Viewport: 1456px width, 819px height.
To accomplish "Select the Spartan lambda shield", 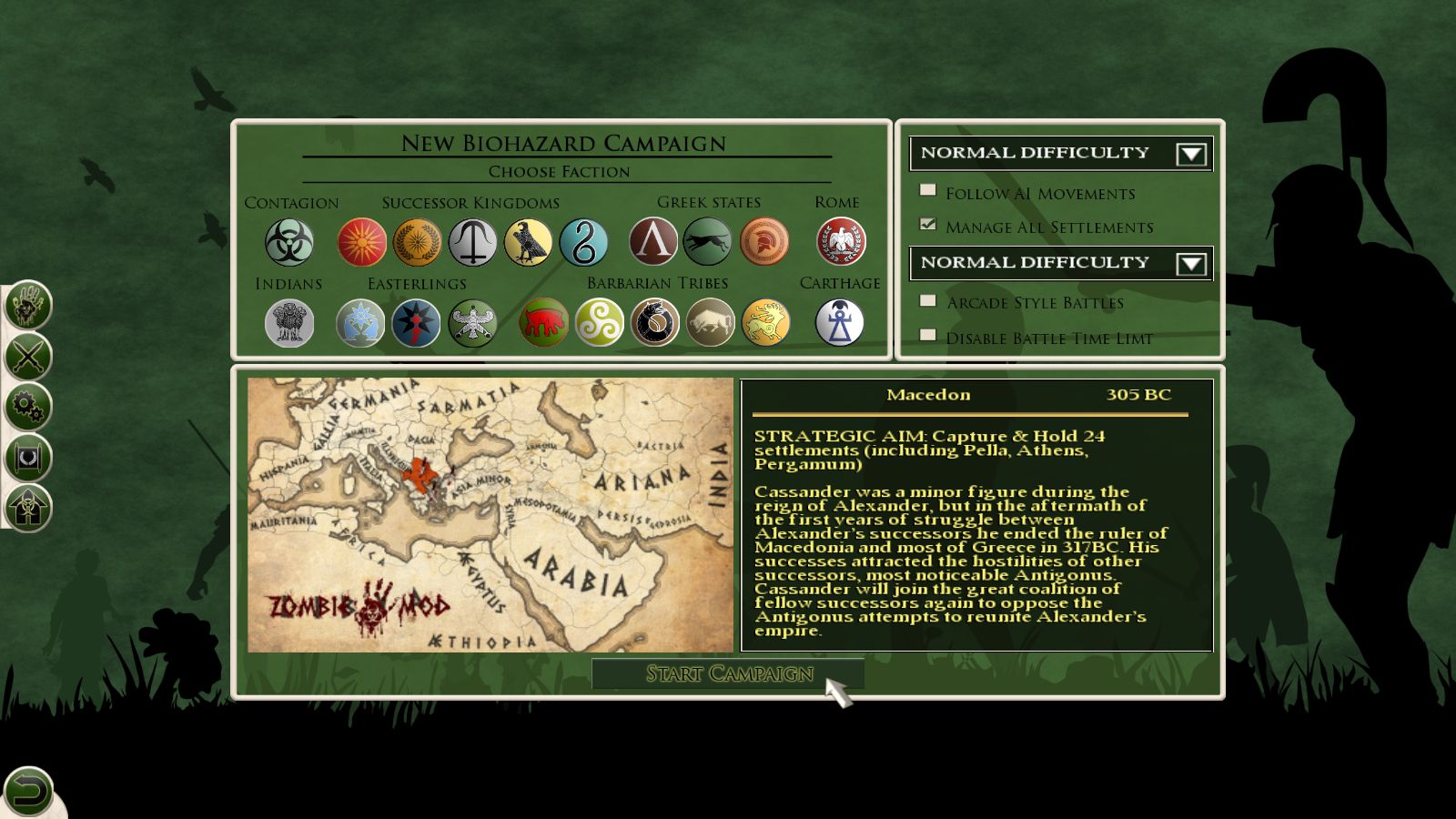I will 653,242.
